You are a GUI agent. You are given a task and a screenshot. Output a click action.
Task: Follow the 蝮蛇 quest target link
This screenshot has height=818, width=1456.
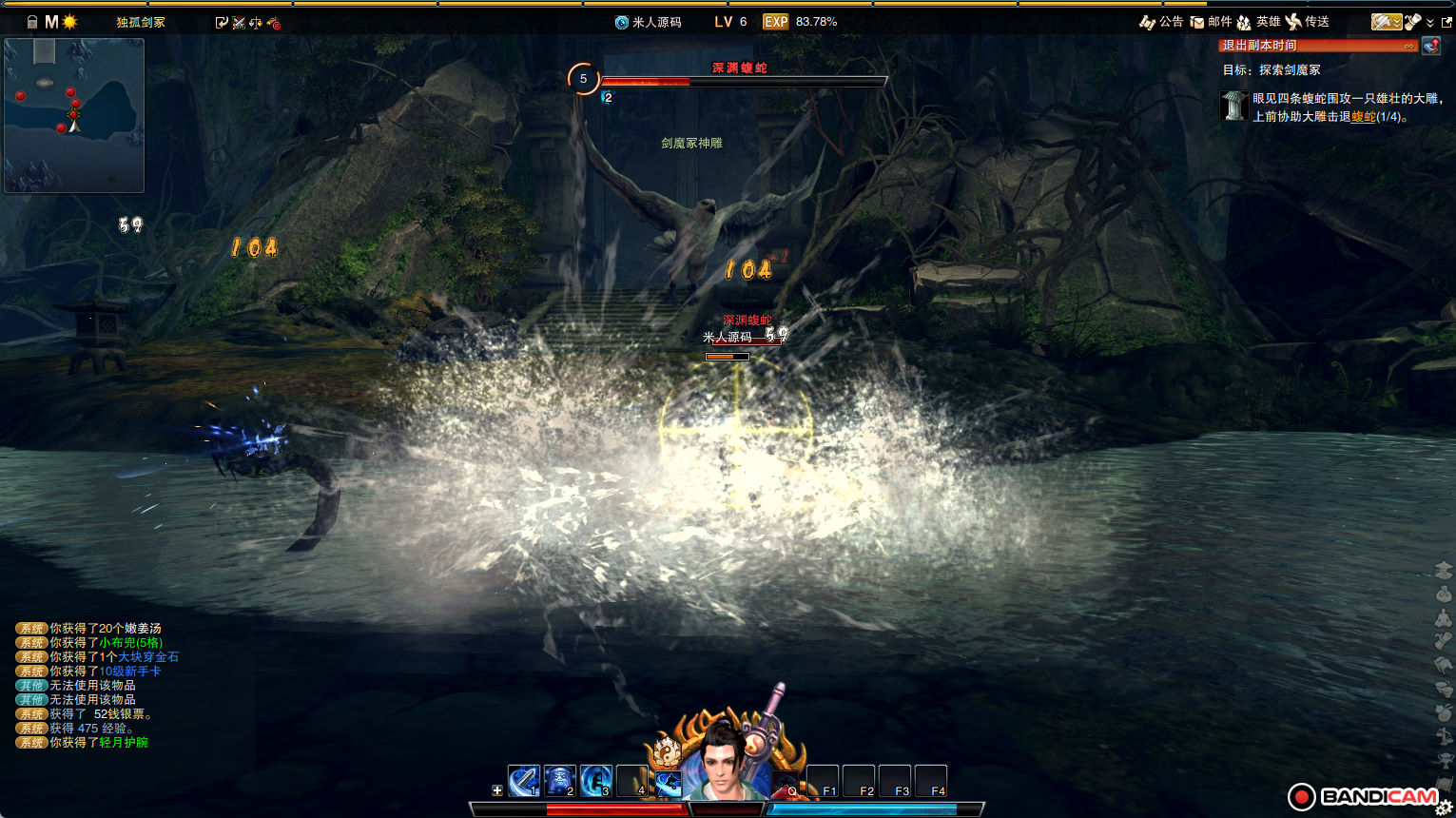[x=1363, y=117]
